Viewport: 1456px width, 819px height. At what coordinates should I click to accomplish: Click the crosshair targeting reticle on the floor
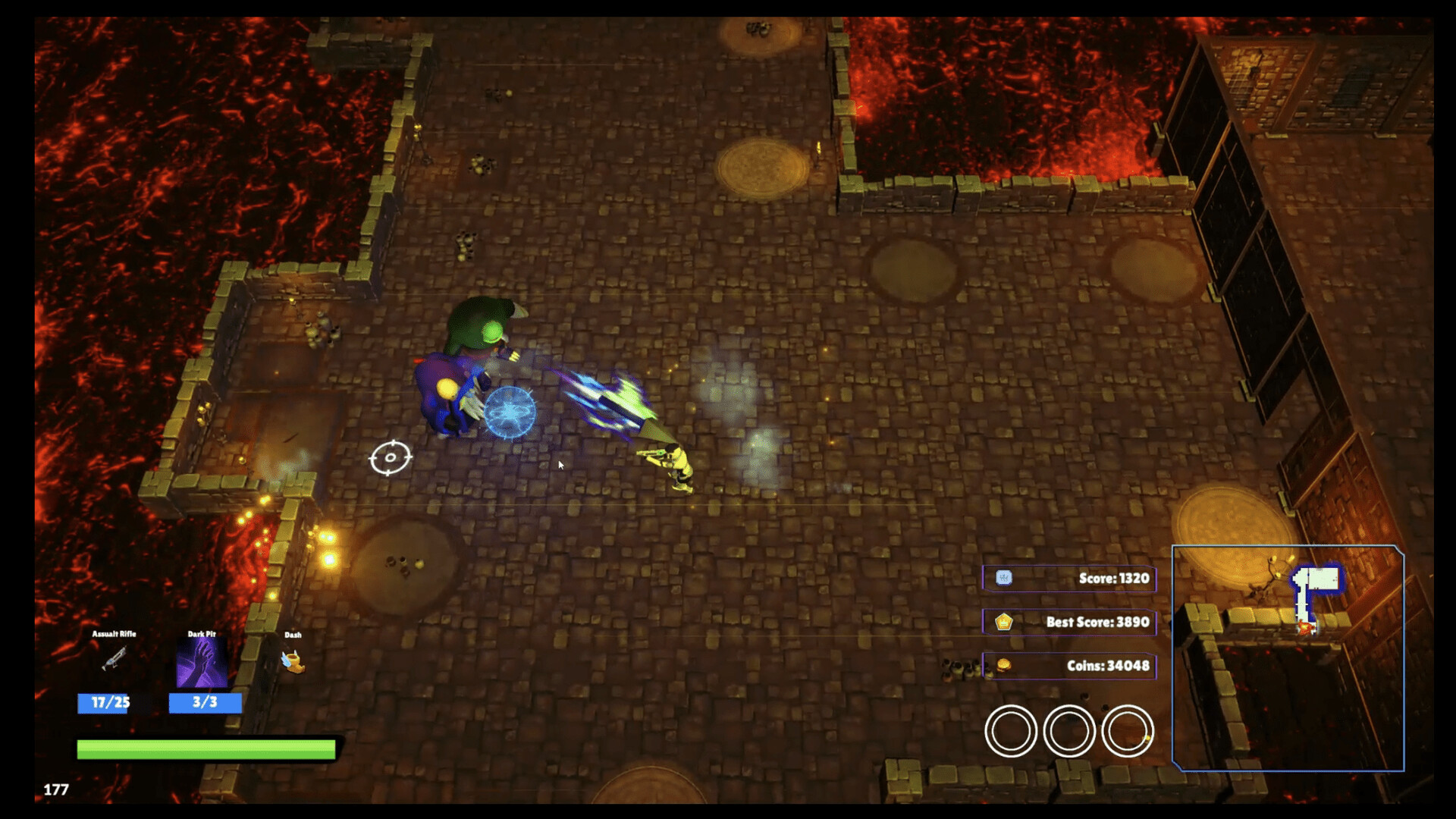(x=390, y=458)
